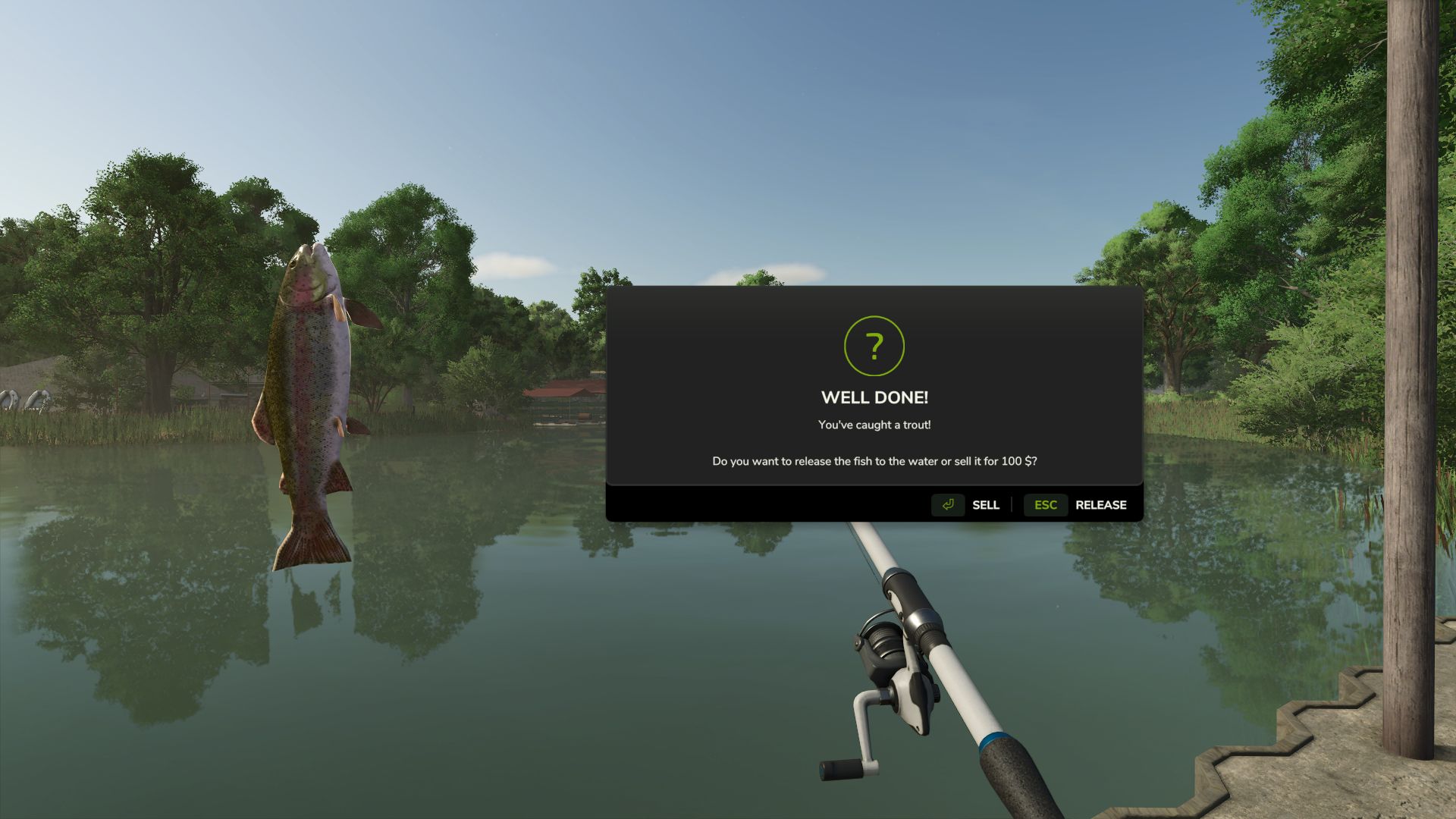Click the green ESC key badge
Image resolution: width=1456 pixels, height=819 pixels.
[x=1046, y=505]
